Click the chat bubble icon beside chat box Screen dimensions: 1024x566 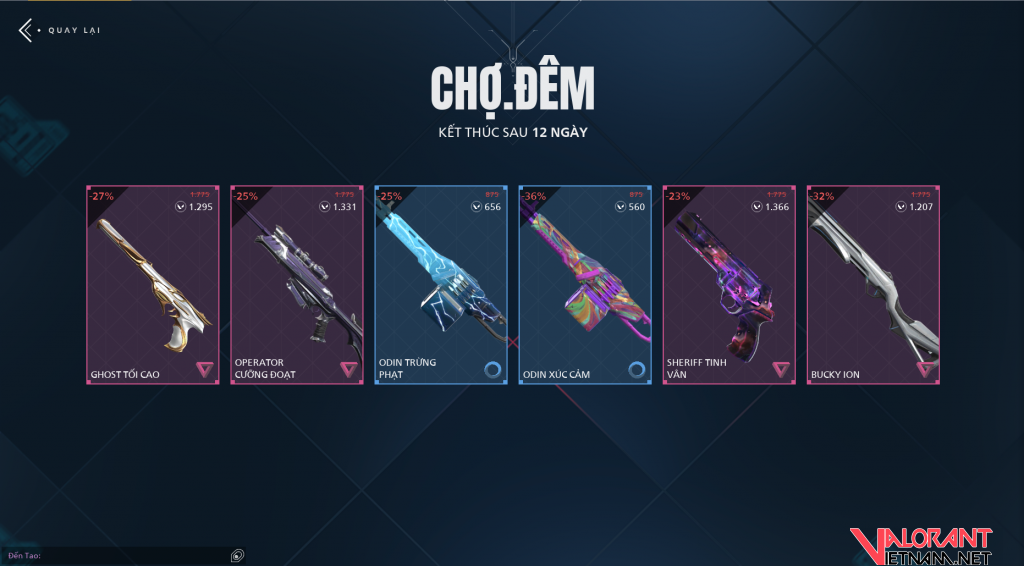[237, 555]
